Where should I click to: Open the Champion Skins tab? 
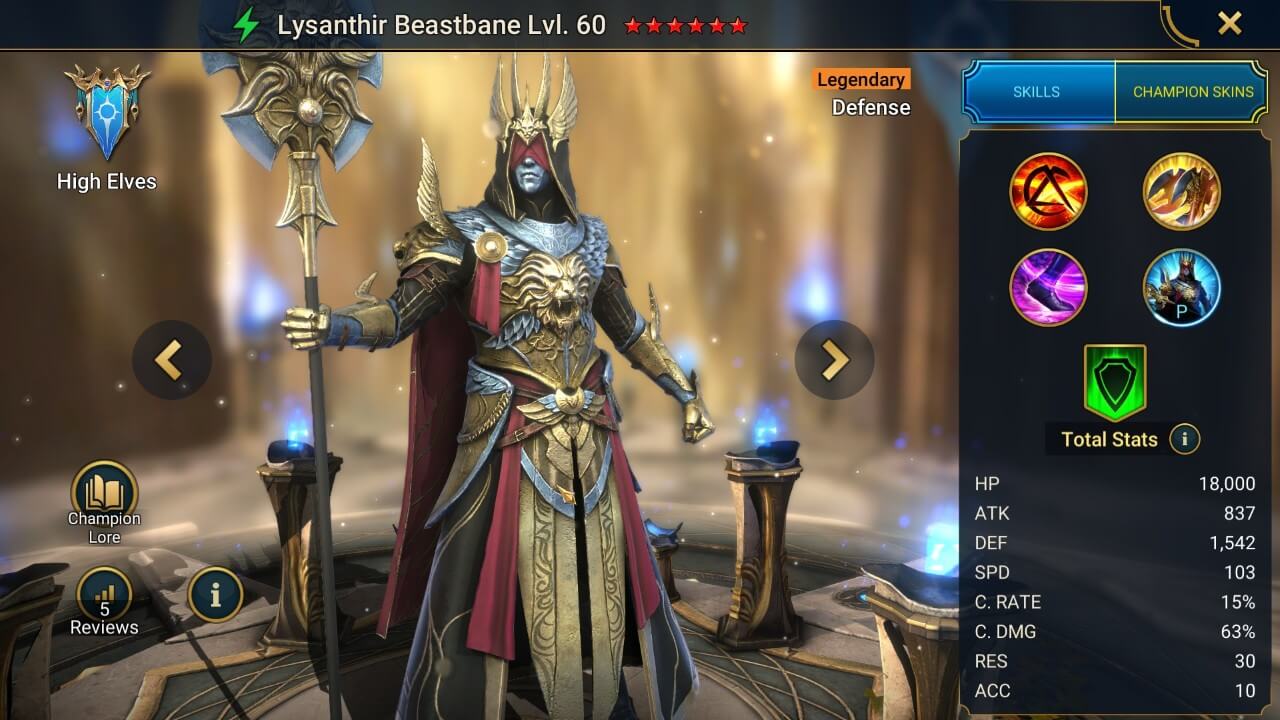point(1192,91)
